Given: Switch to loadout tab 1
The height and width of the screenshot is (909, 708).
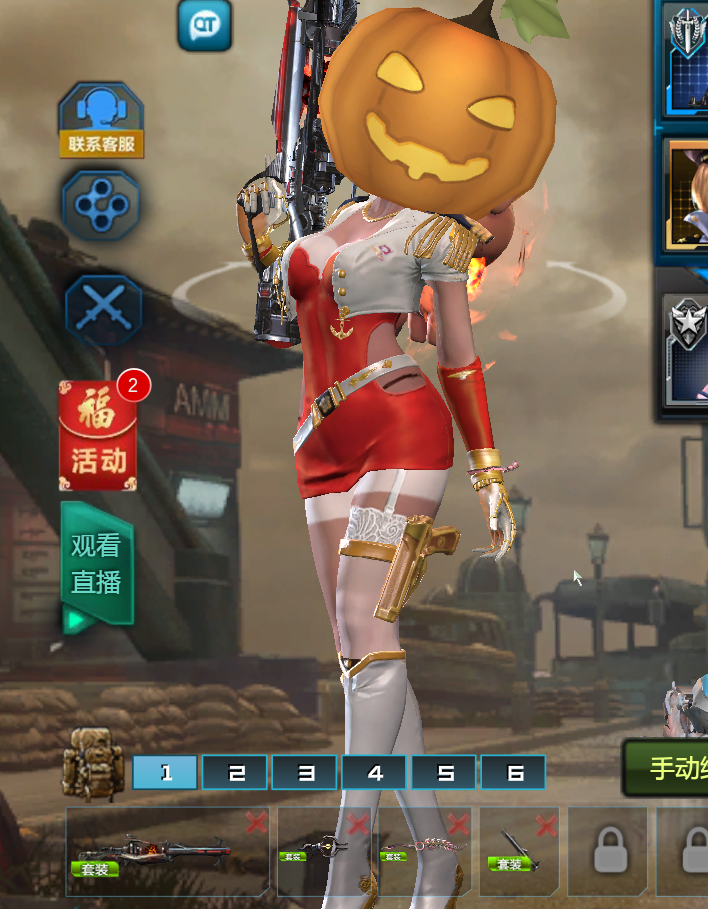Looking at the screenshot, I should tap(165, 772).
